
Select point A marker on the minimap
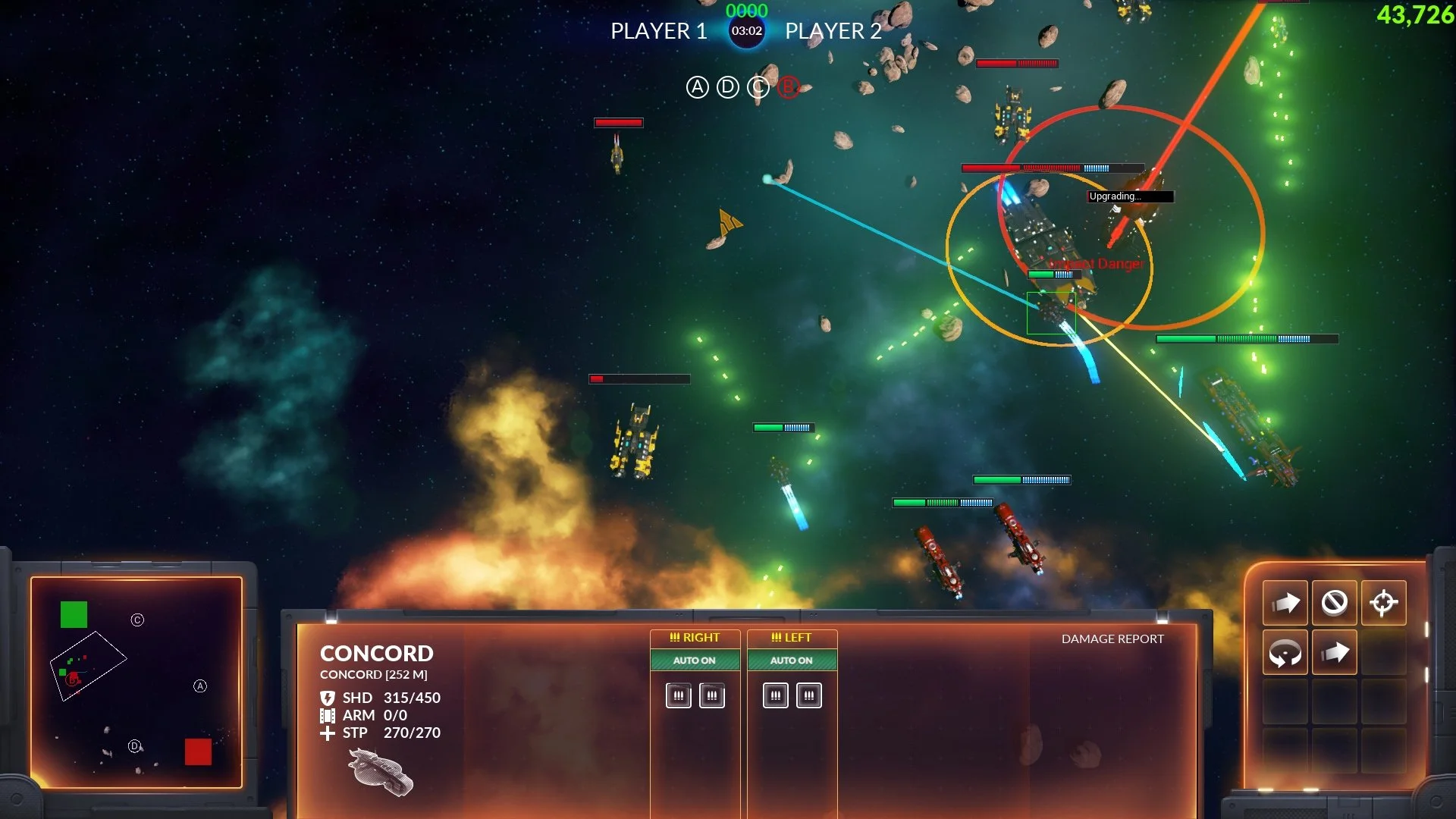200,686
